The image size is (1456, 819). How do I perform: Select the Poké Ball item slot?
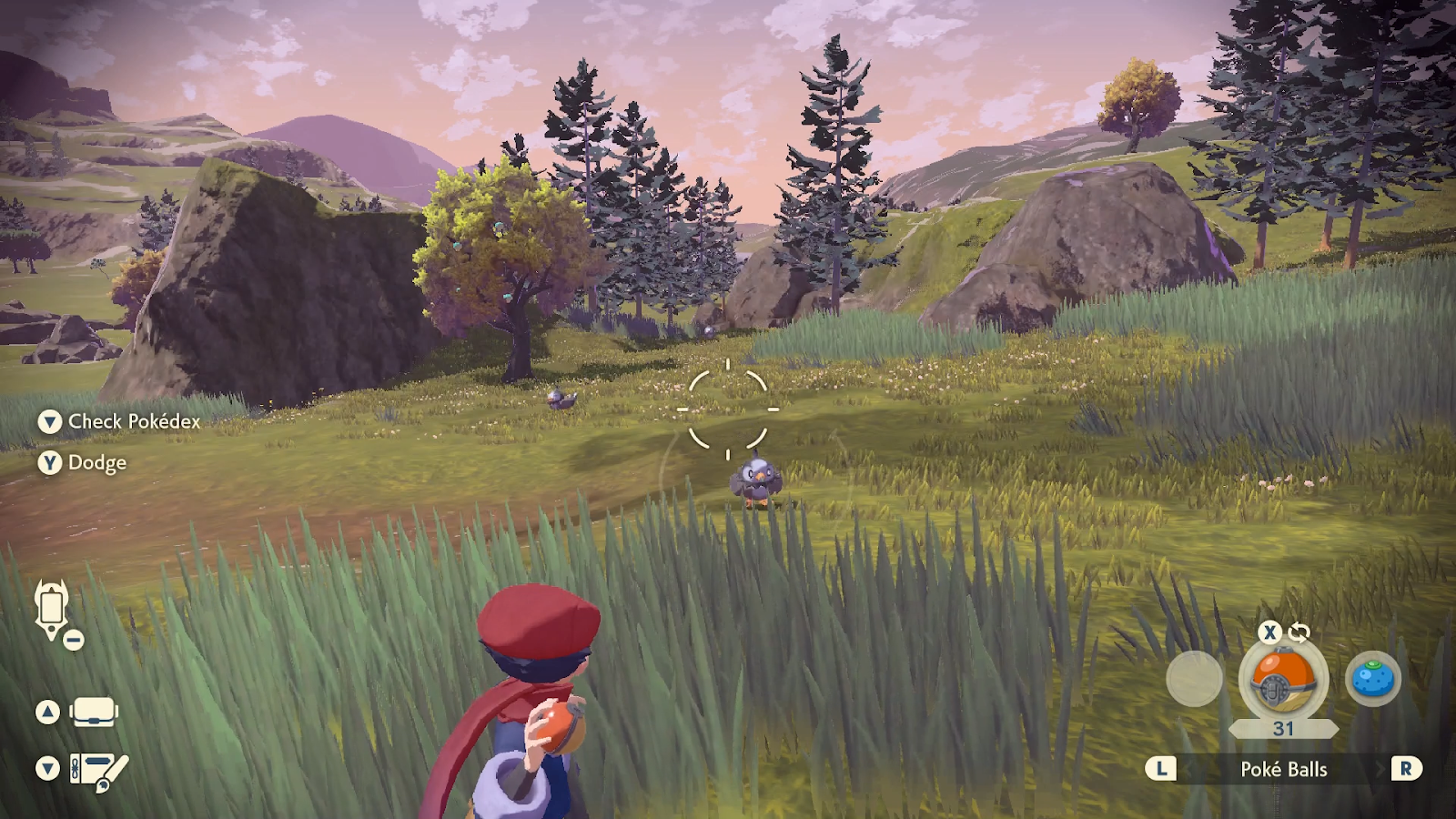point(1283,680)
